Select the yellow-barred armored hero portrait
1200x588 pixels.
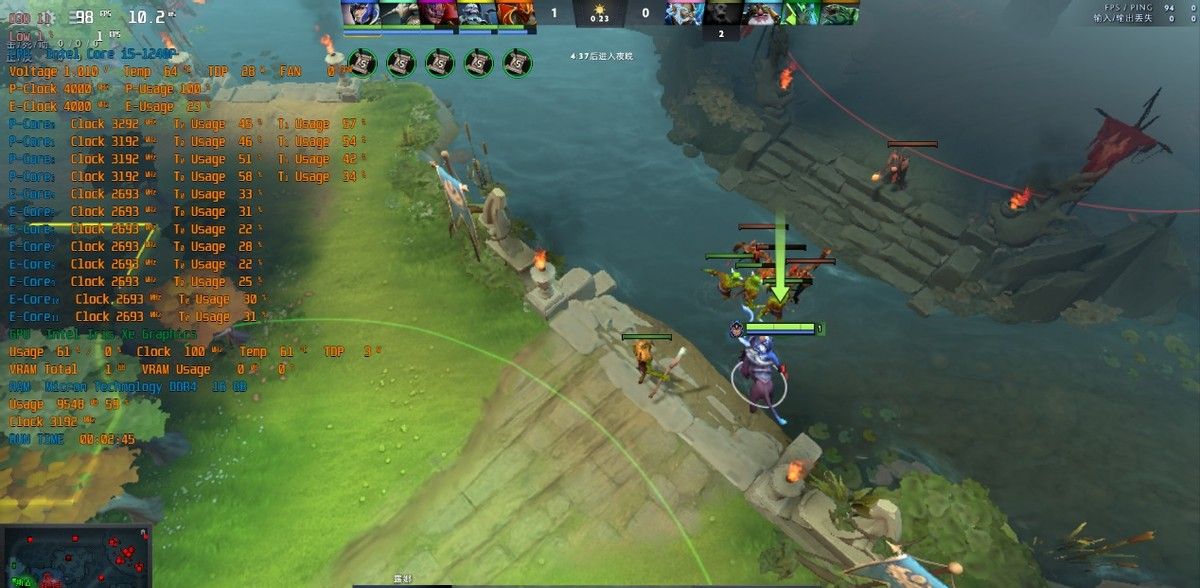tap(477, 13)
